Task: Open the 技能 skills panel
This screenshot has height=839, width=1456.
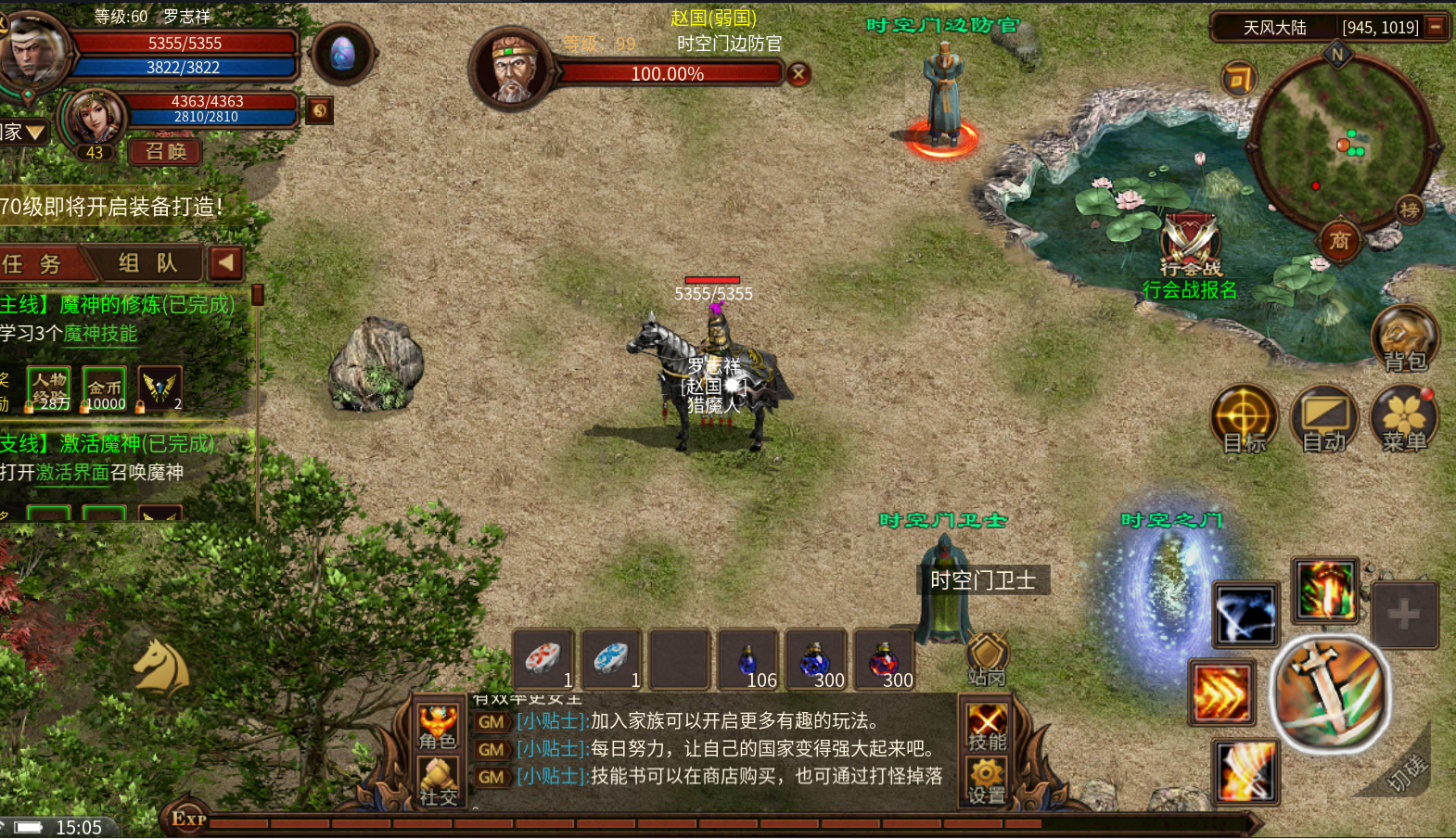Action: pos(987,727)
